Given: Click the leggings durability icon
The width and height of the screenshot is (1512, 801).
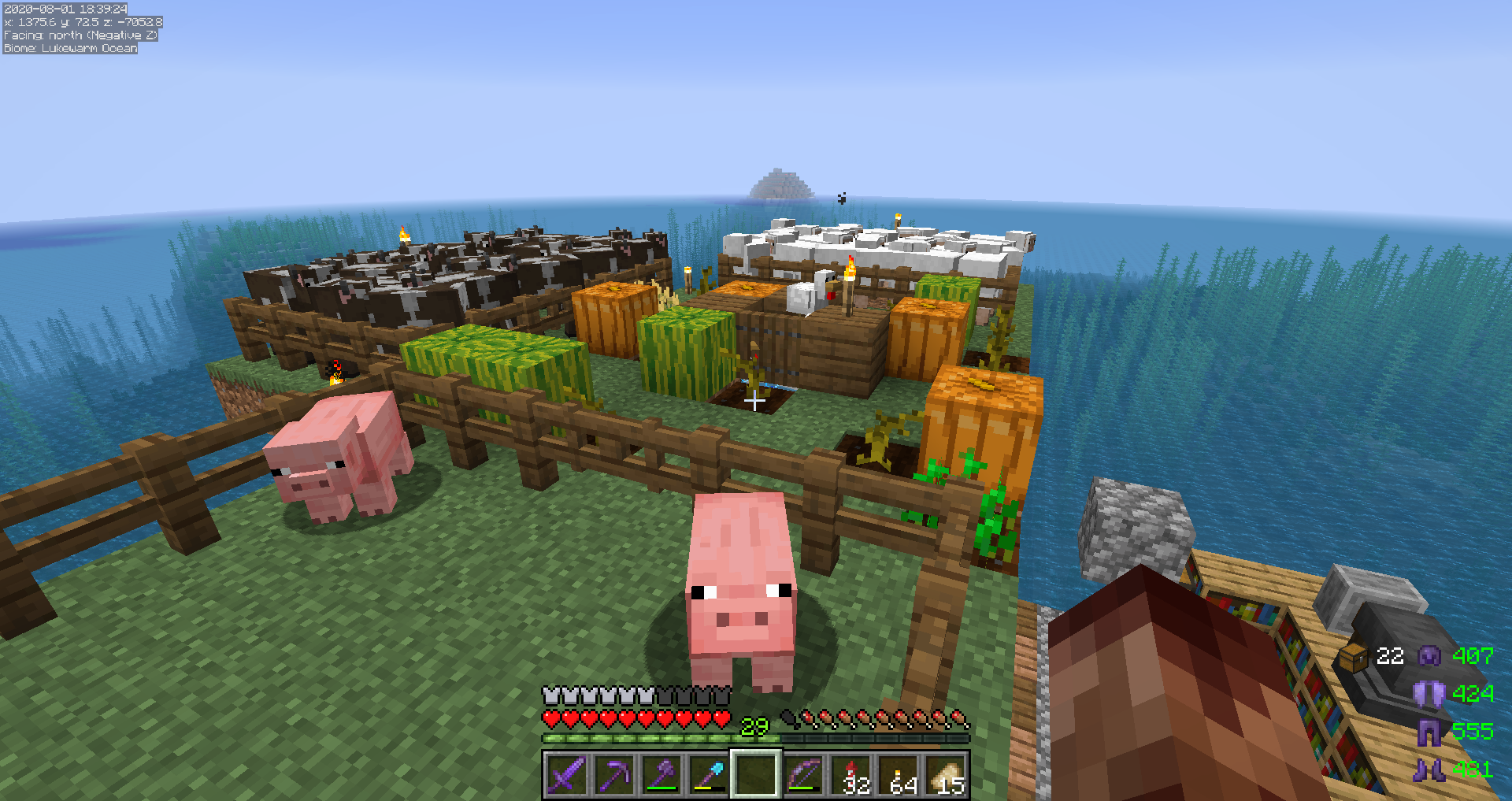Looking at the screenshot, I should (1429, 732).
